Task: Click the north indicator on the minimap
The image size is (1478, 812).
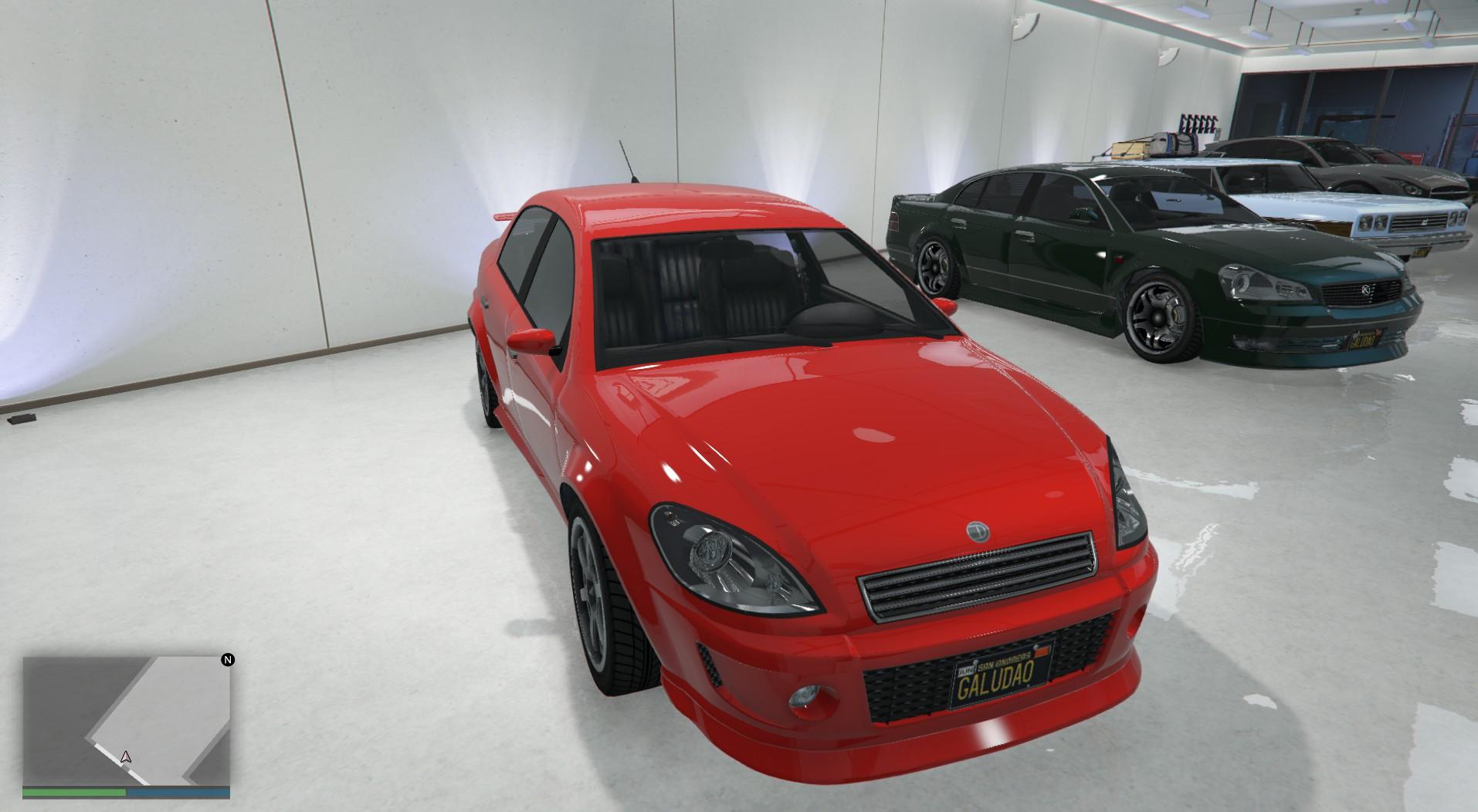Action: 229,658
